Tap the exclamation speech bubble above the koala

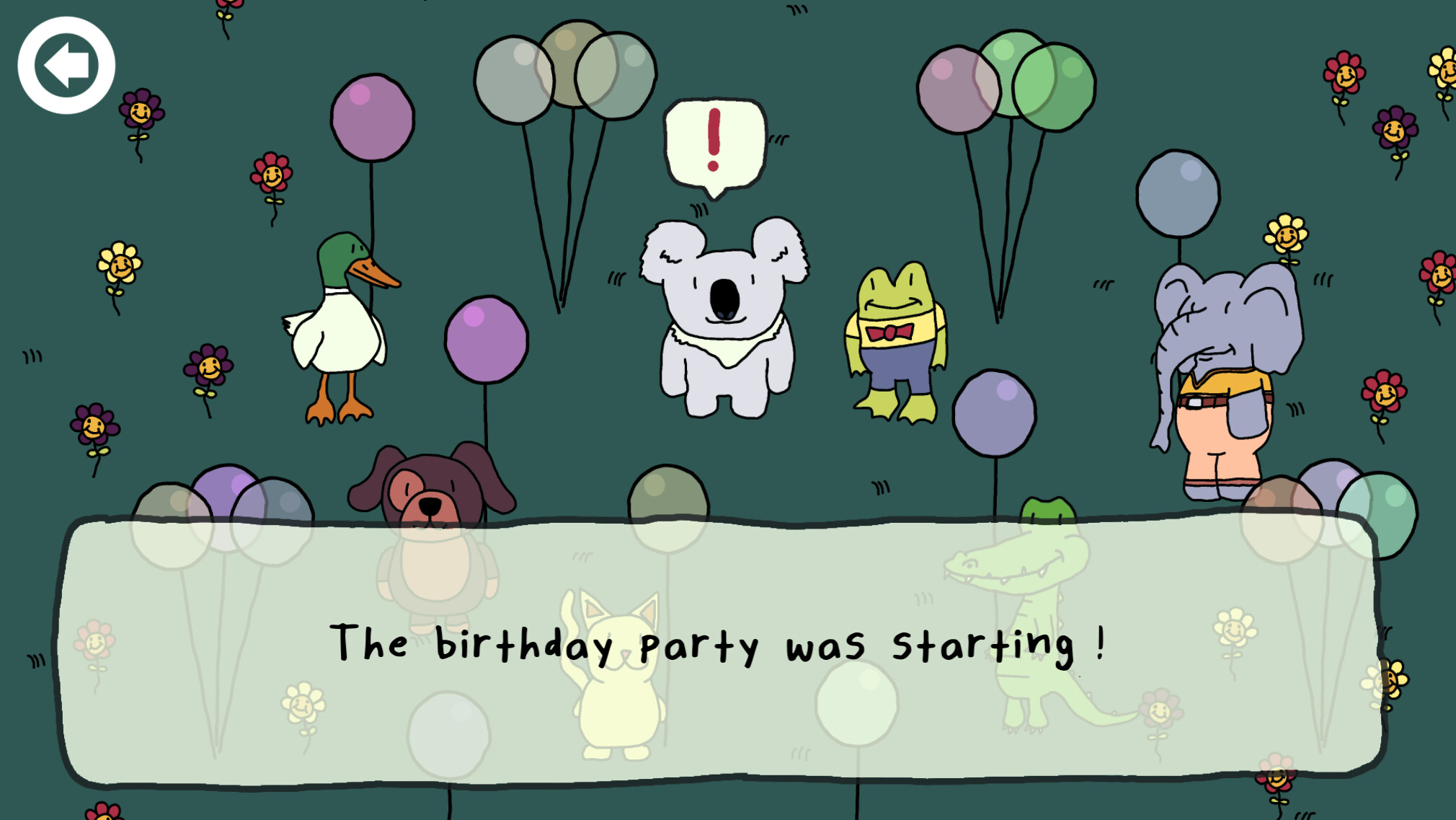click(714, 141)
